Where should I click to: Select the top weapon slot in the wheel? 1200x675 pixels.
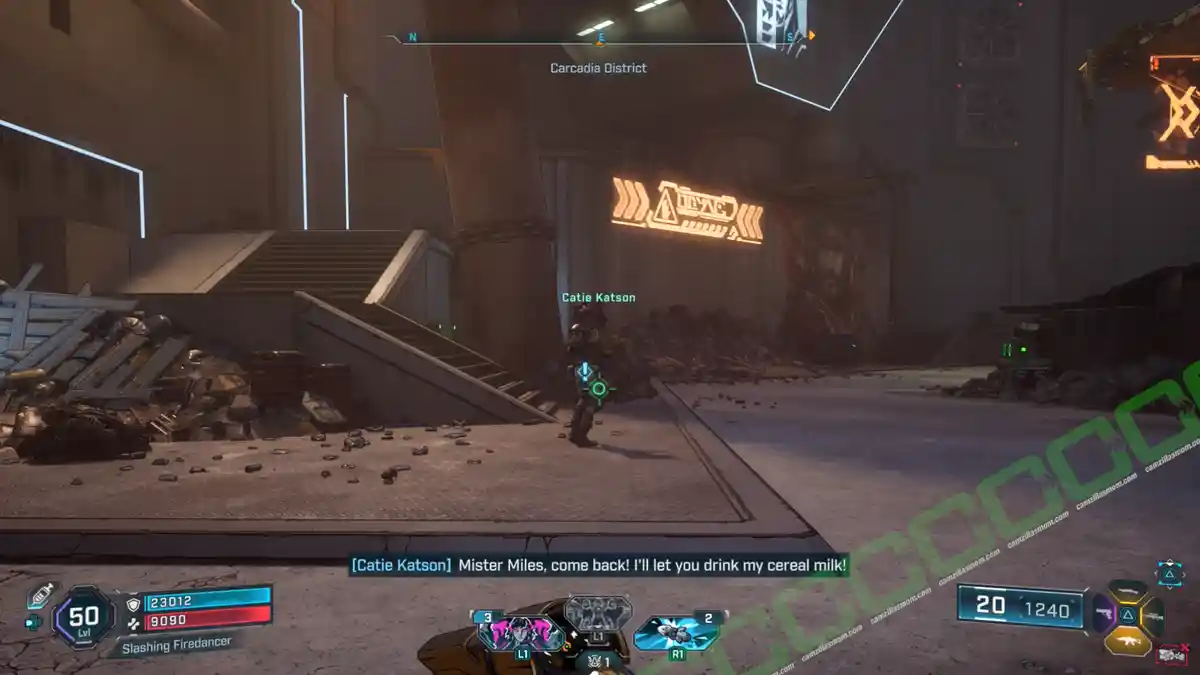1128,589
